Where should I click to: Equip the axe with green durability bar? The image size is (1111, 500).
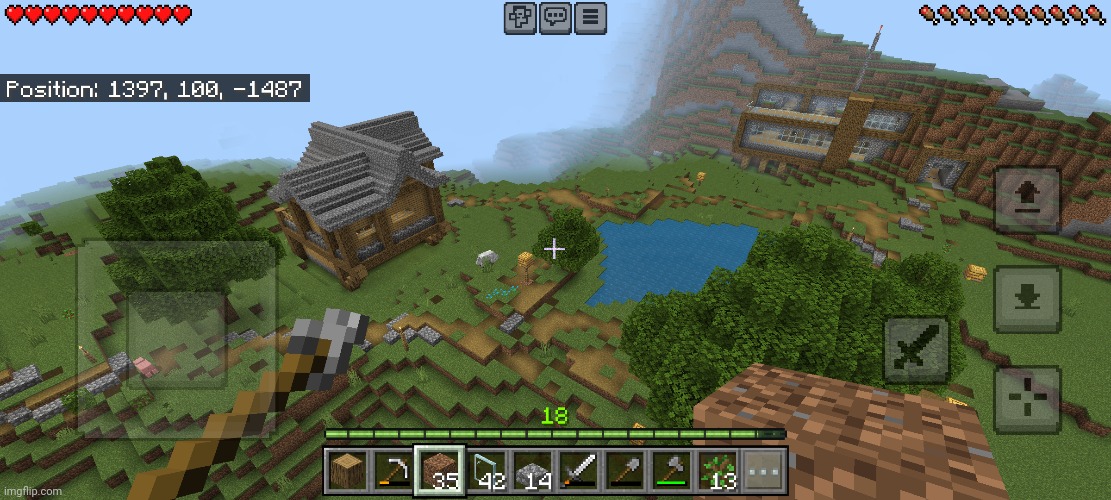(672, 471)
